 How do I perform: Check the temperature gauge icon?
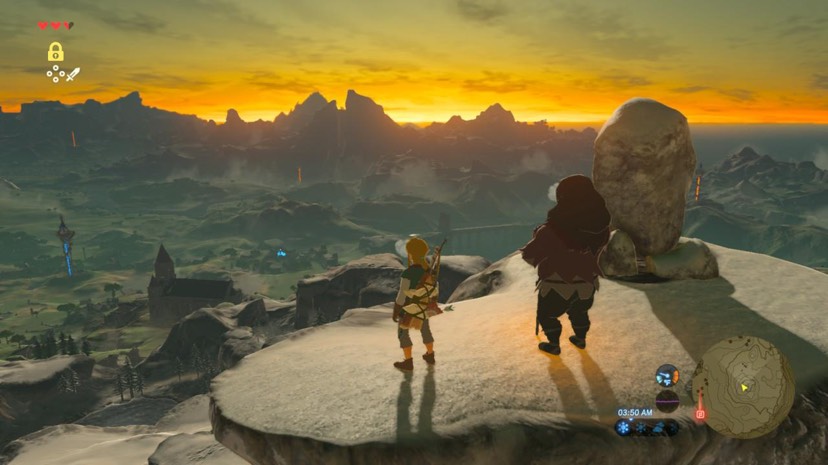pos(667,376)
